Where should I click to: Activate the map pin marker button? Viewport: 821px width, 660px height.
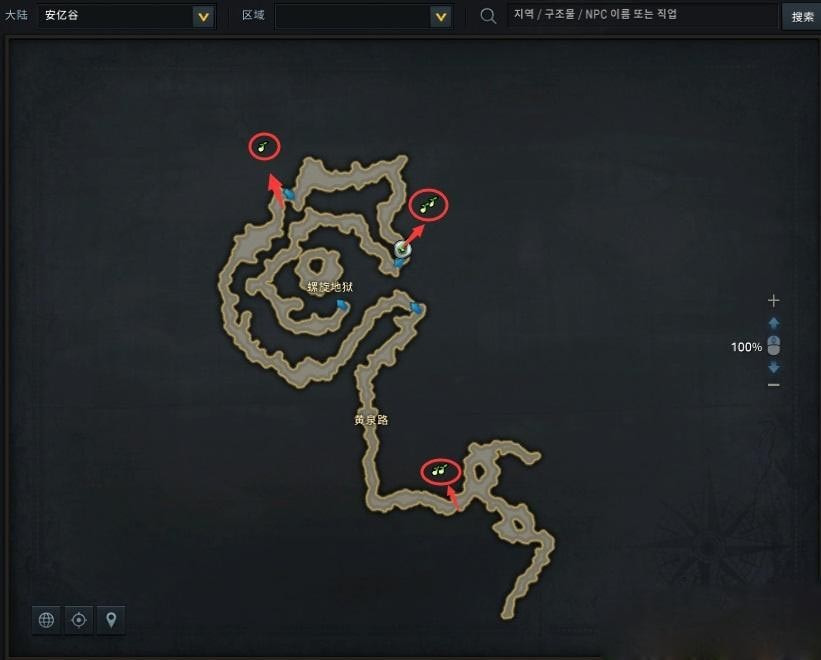point(111,620)
